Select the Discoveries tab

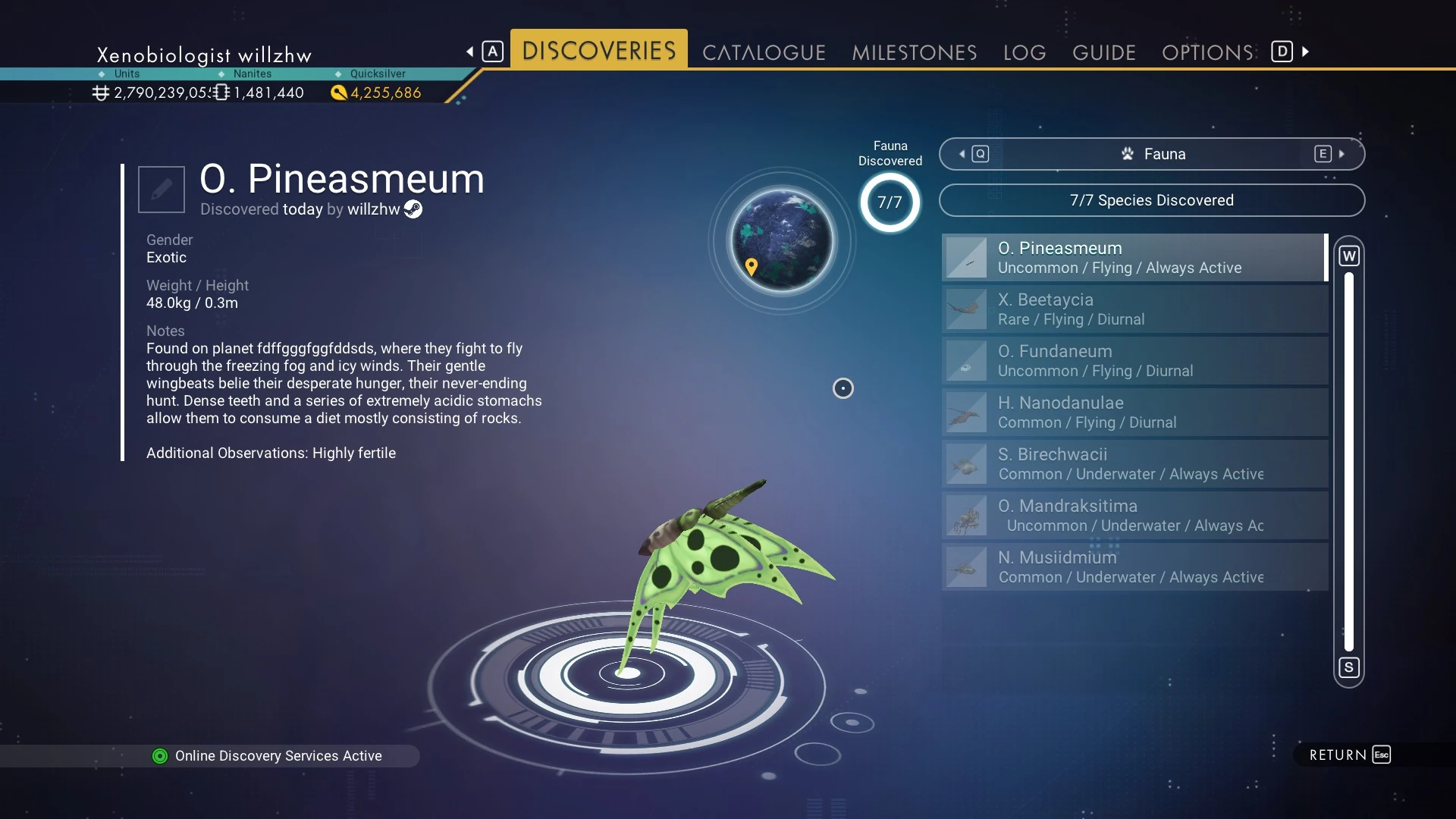pos(598,51)
